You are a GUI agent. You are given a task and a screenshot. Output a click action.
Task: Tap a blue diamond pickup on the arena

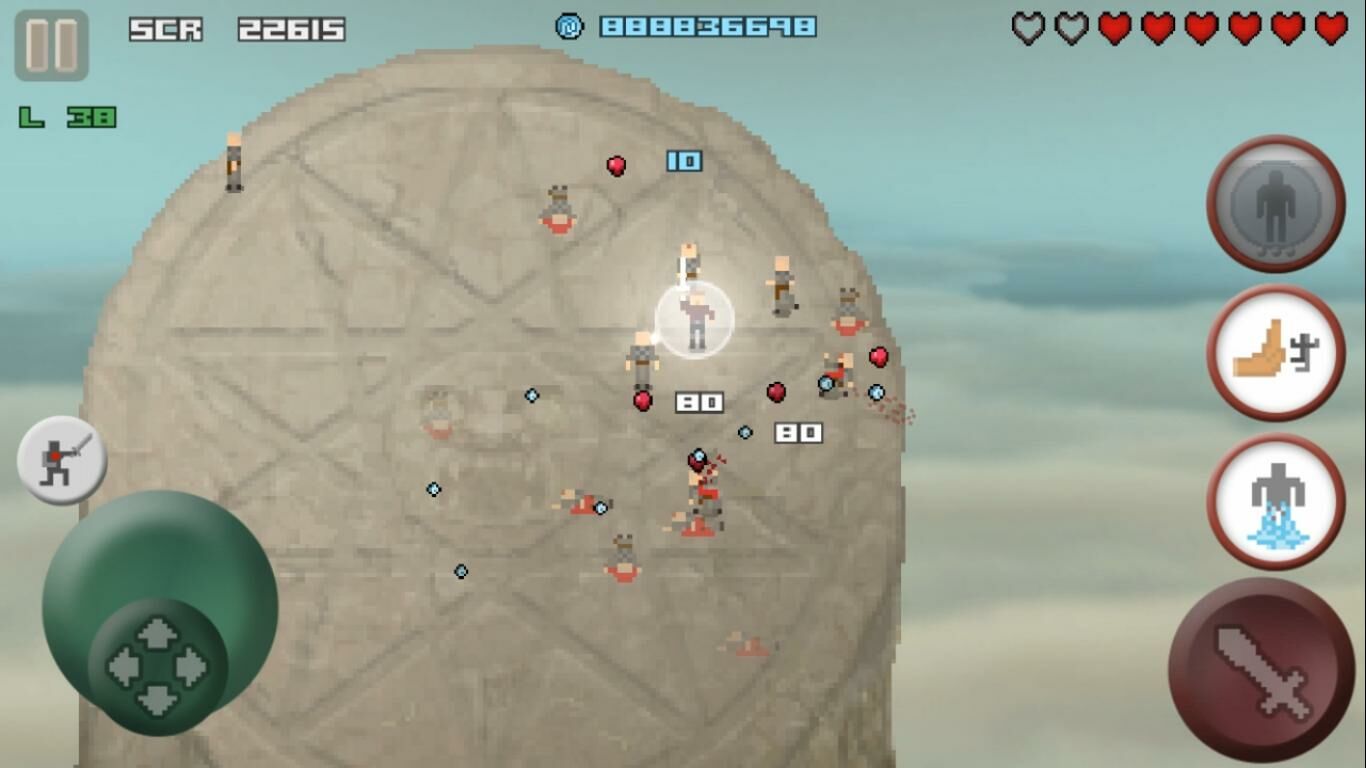click(x=530, y=396)
